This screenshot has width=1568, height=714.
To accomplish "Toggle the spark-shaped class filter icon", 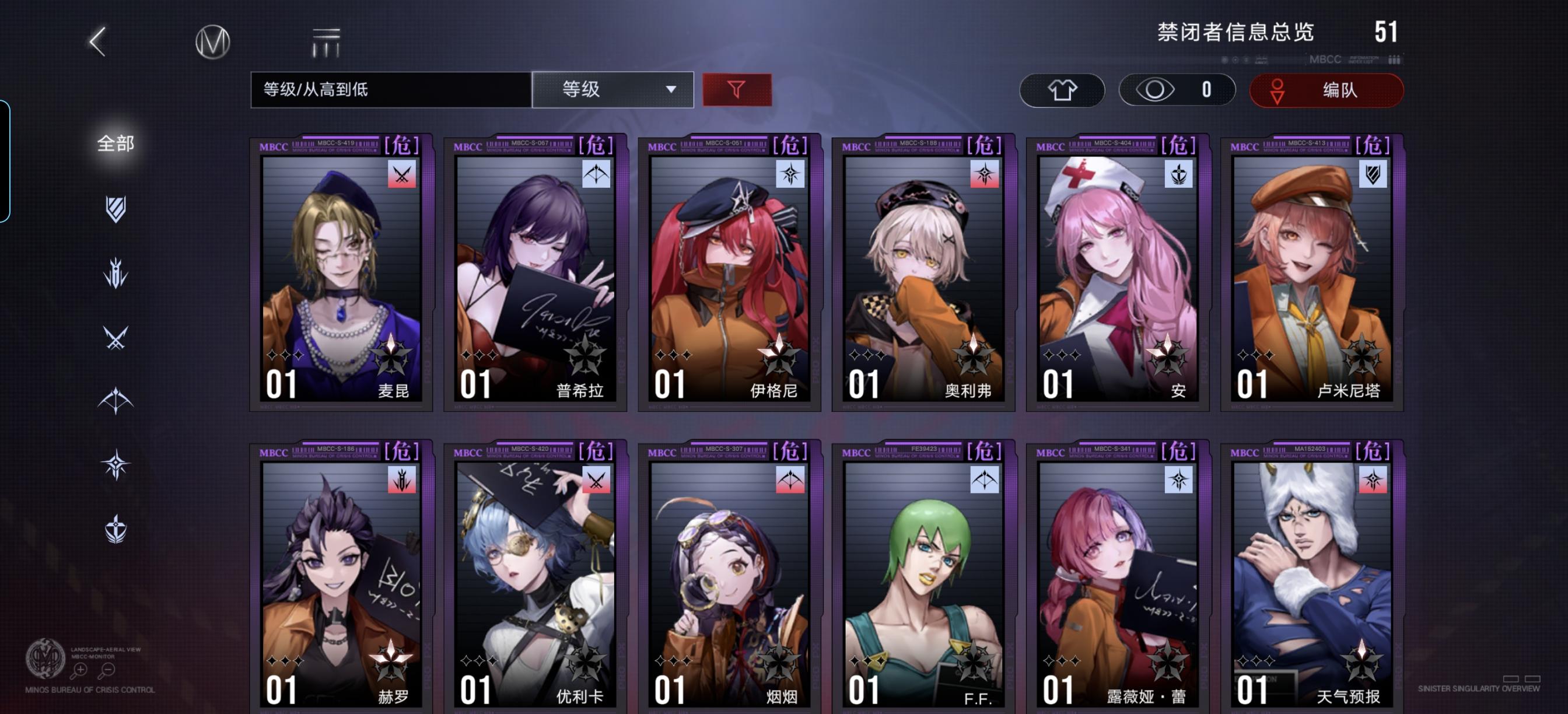I will pos(116,464).
